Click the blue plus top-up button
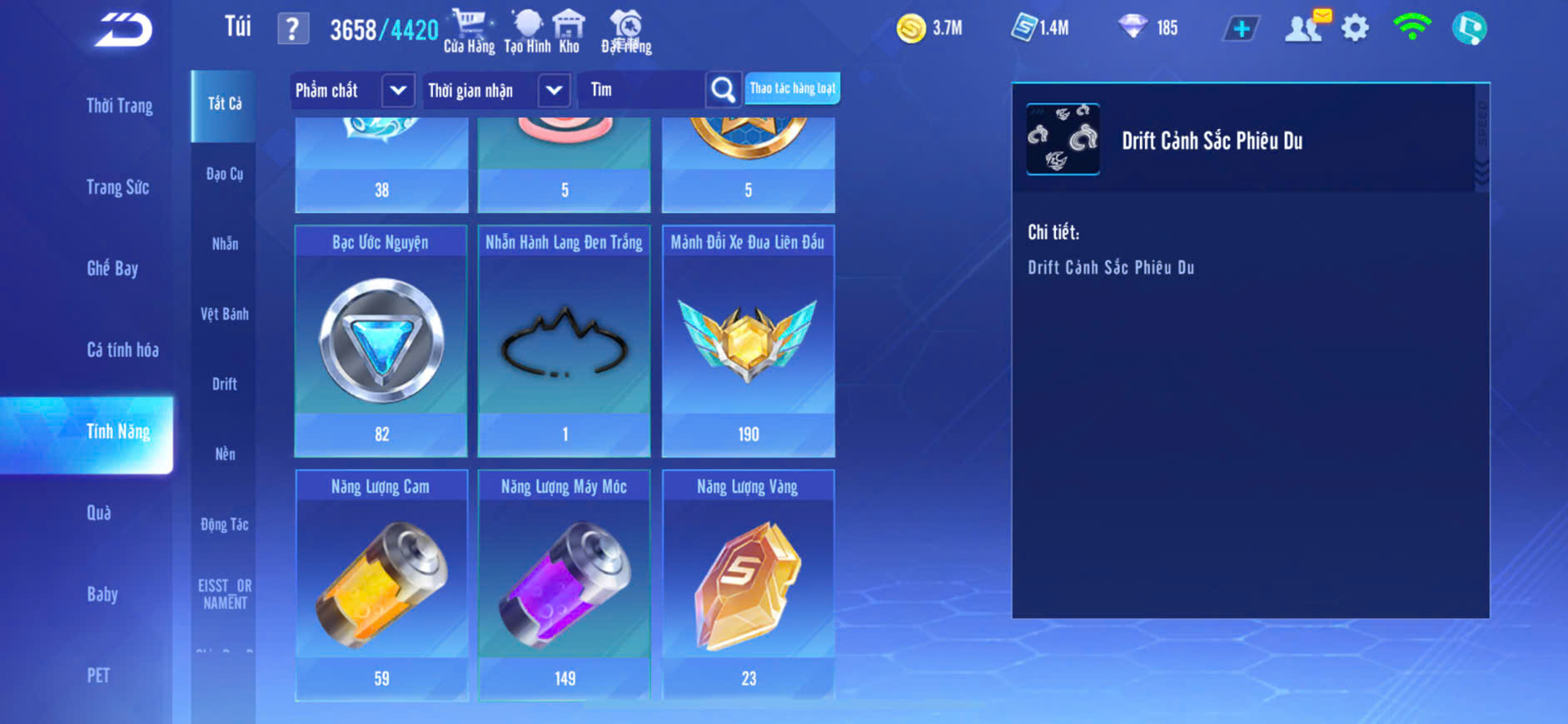Viewport: 1568px width, 724px height. coord(1241,29)
